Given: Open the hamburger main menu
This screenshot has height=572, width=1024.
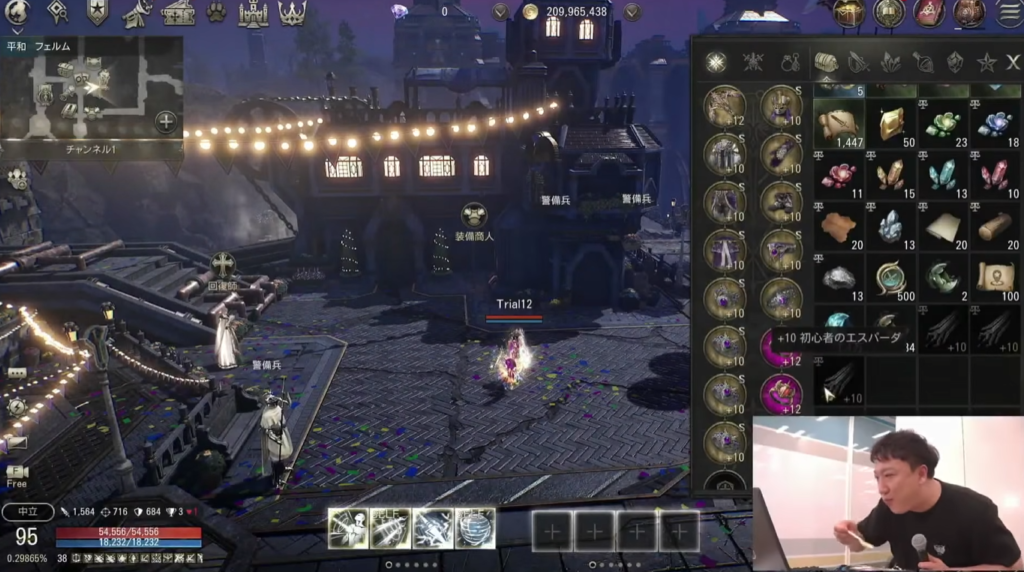Looking at the screenshot, I should pyautogui.click(x=1008, y=13).
